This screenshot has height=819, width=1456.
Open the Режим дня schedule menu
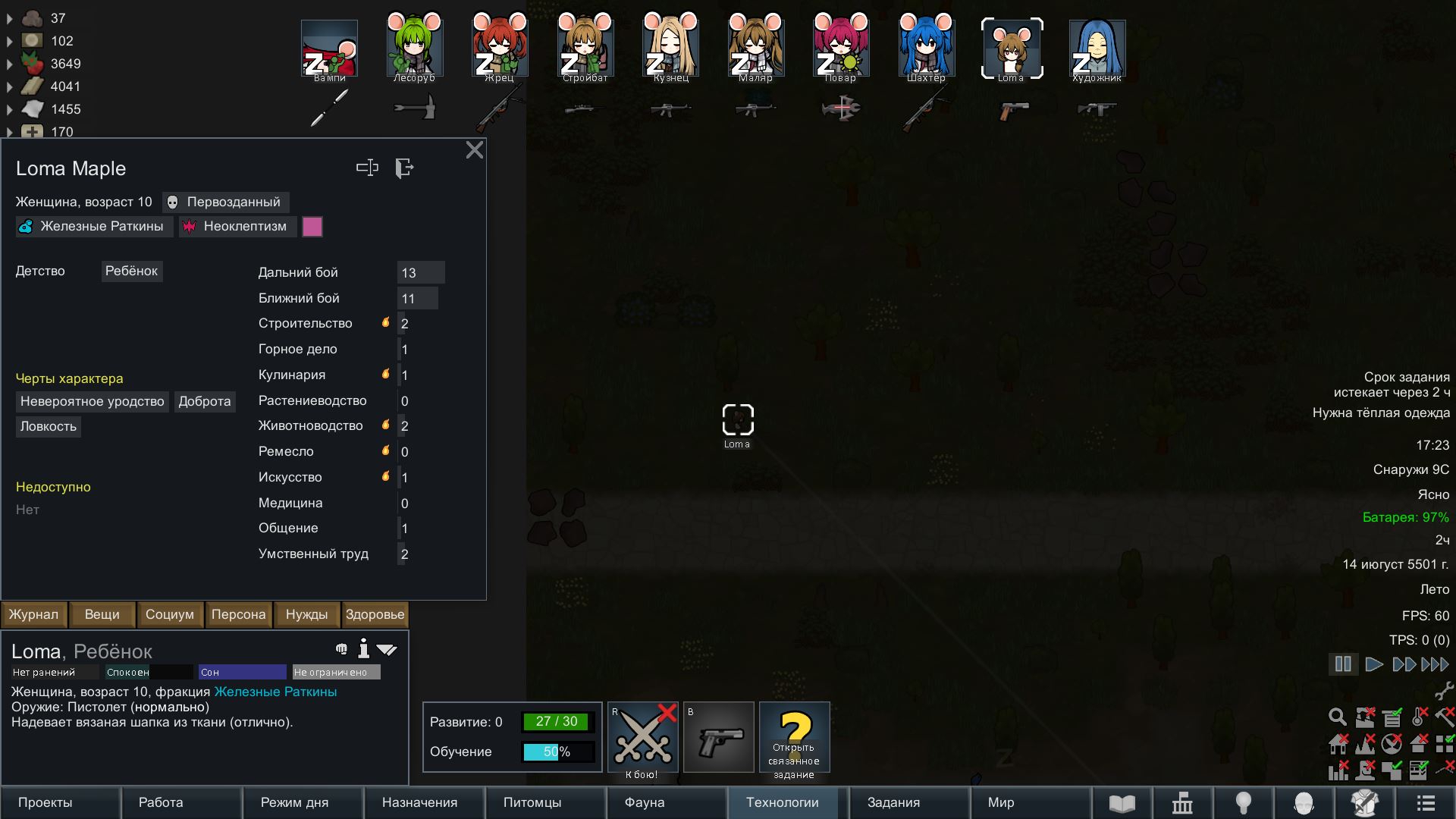tap(295, 802)
